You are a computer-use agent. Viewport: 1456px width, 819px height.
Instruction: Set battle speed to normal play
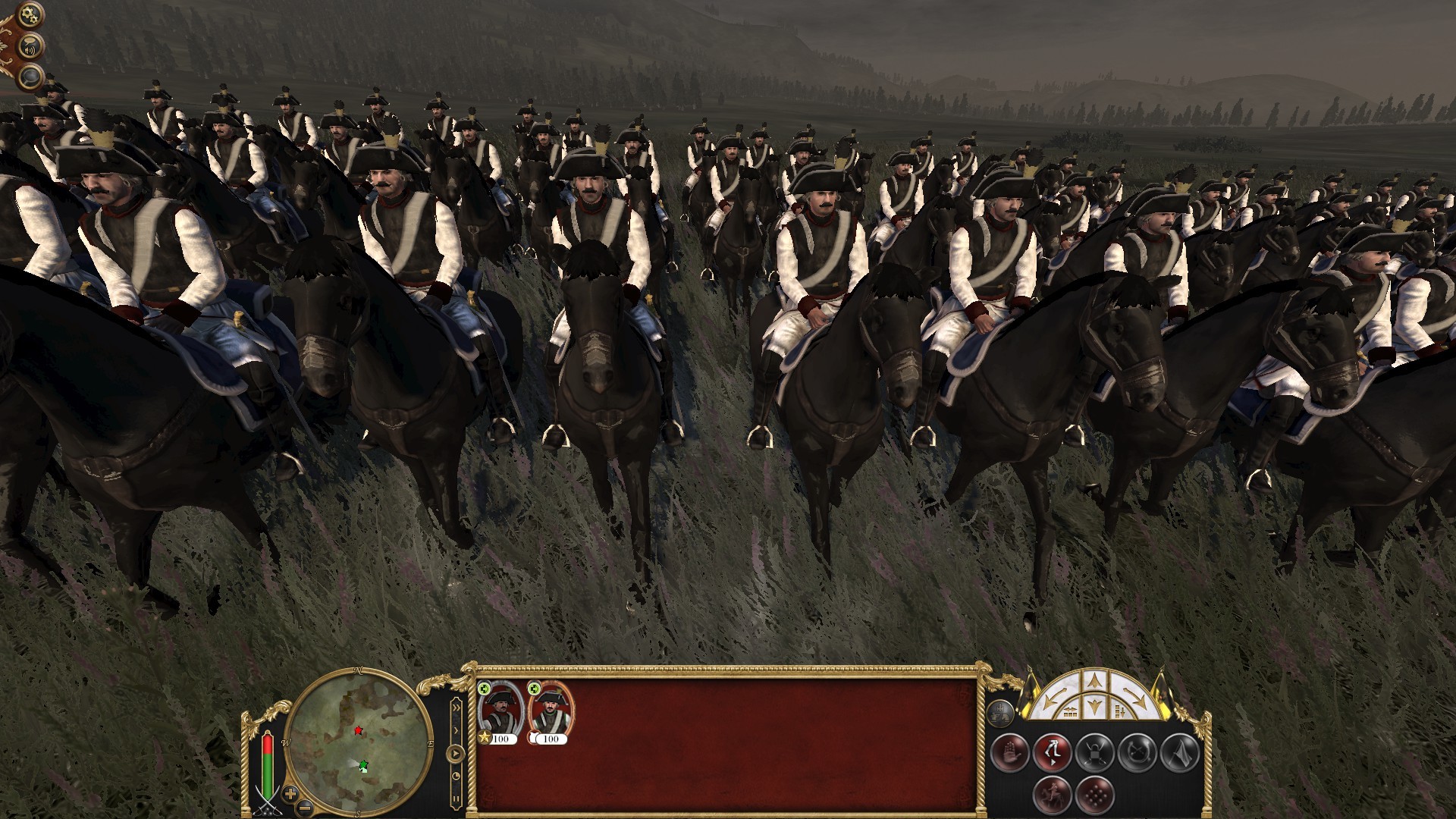tap(455, 754)
